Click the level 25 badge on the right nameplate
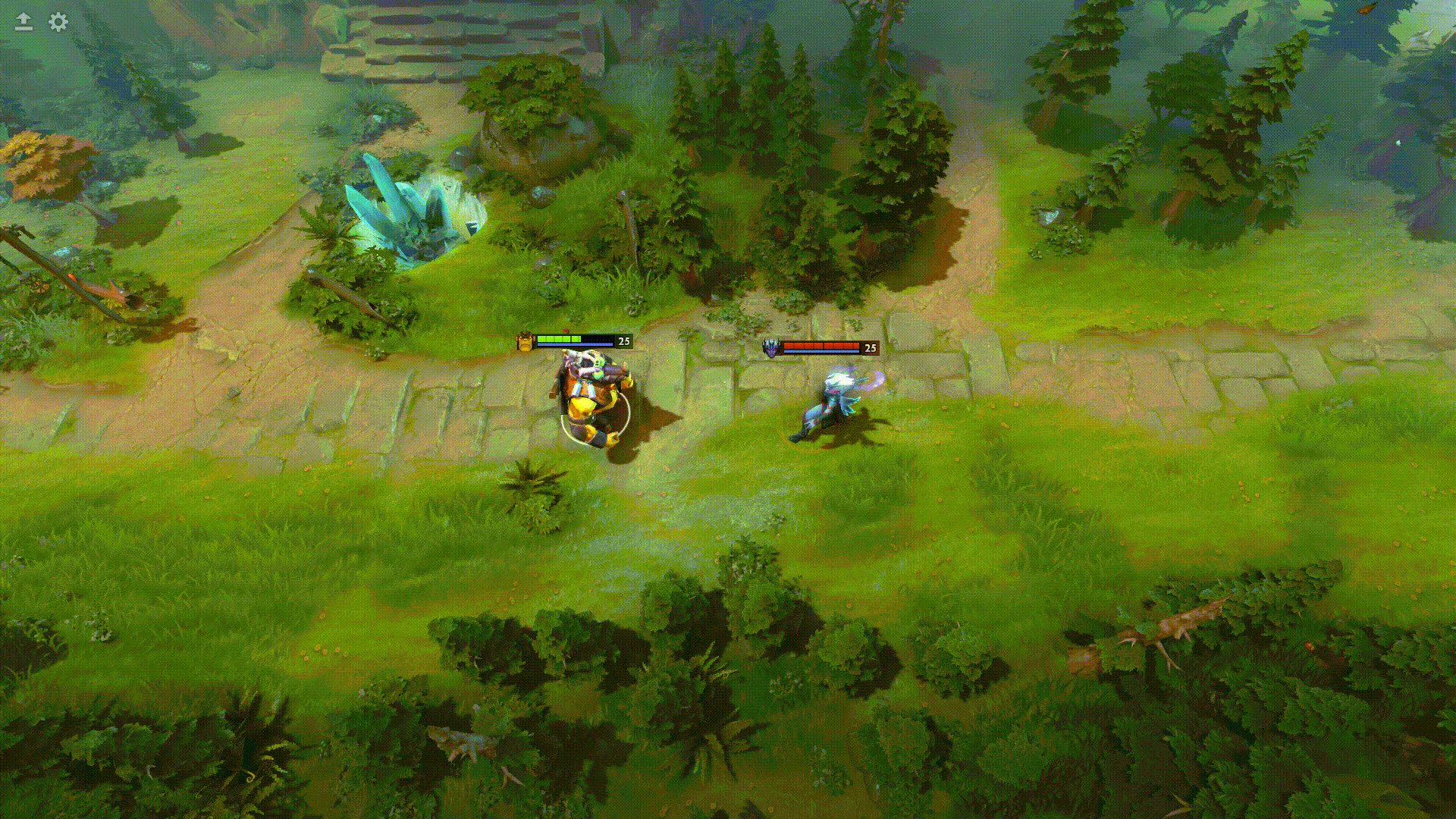1456x819 pixels. click(871, 347)
